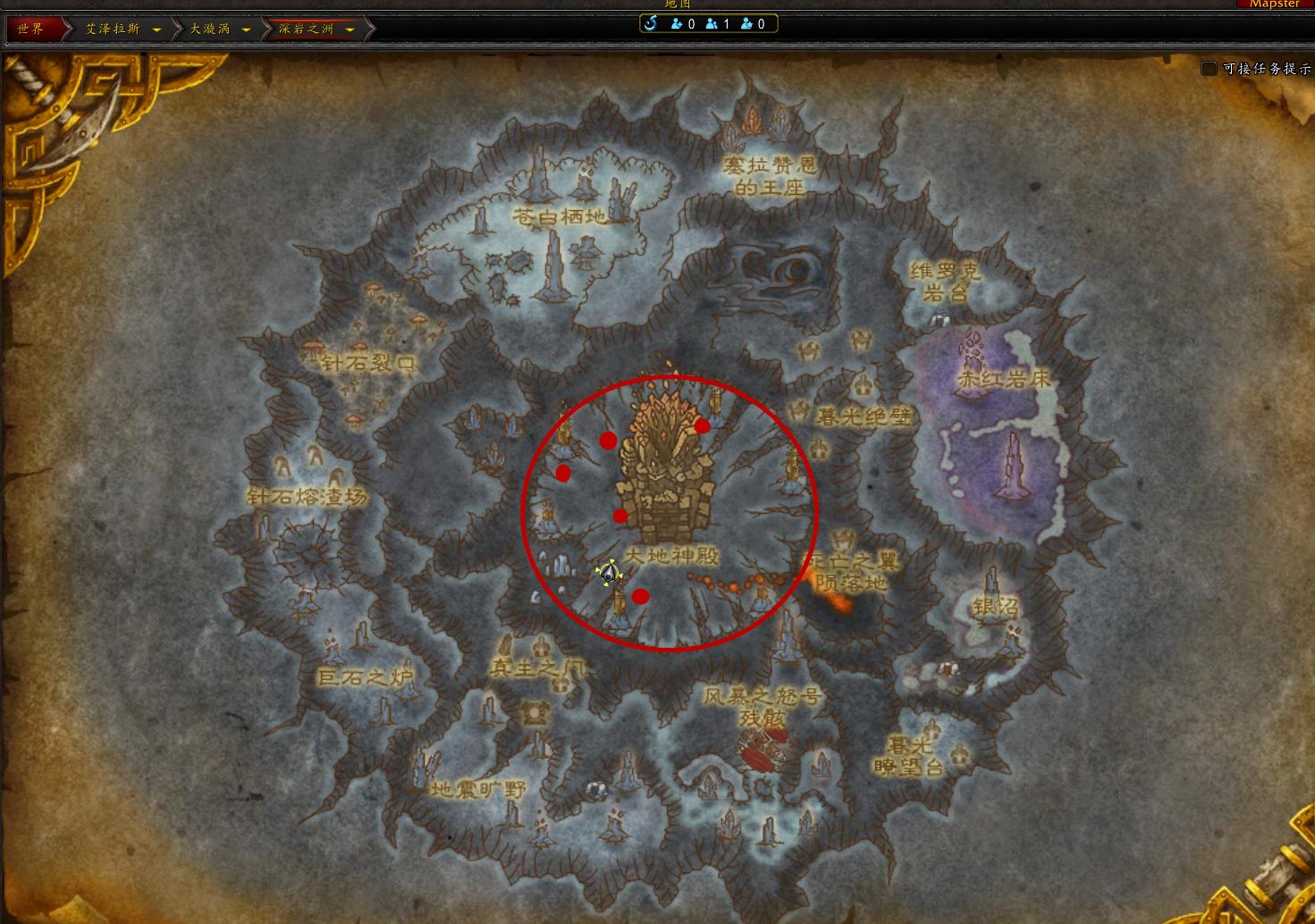
Task: Open the dropdown arrow beside 深岩之洲
Action: click(x=350, y=29)
